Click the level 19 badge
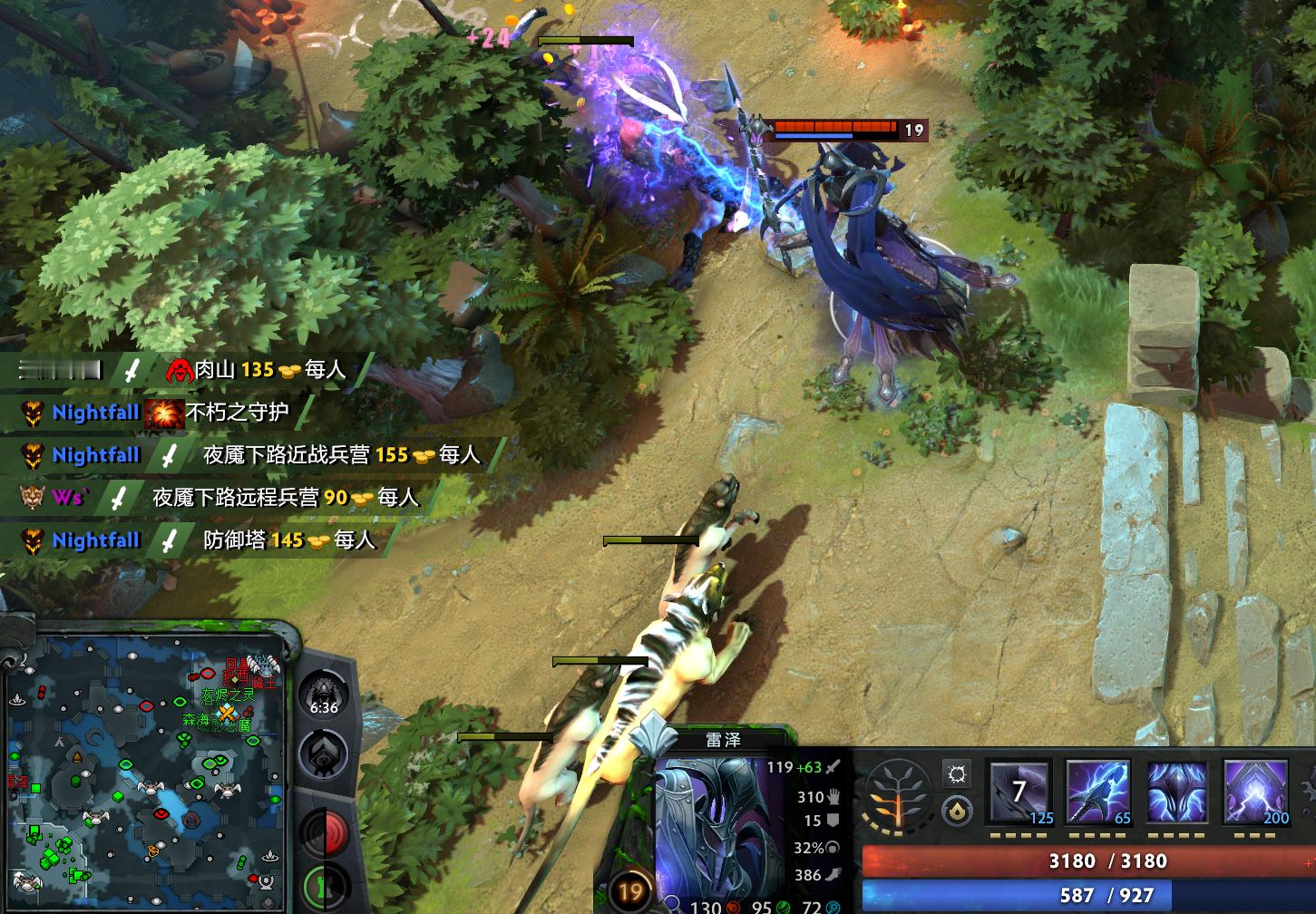The height and width of the screenshot is (914, 1316). click(629, 891)
